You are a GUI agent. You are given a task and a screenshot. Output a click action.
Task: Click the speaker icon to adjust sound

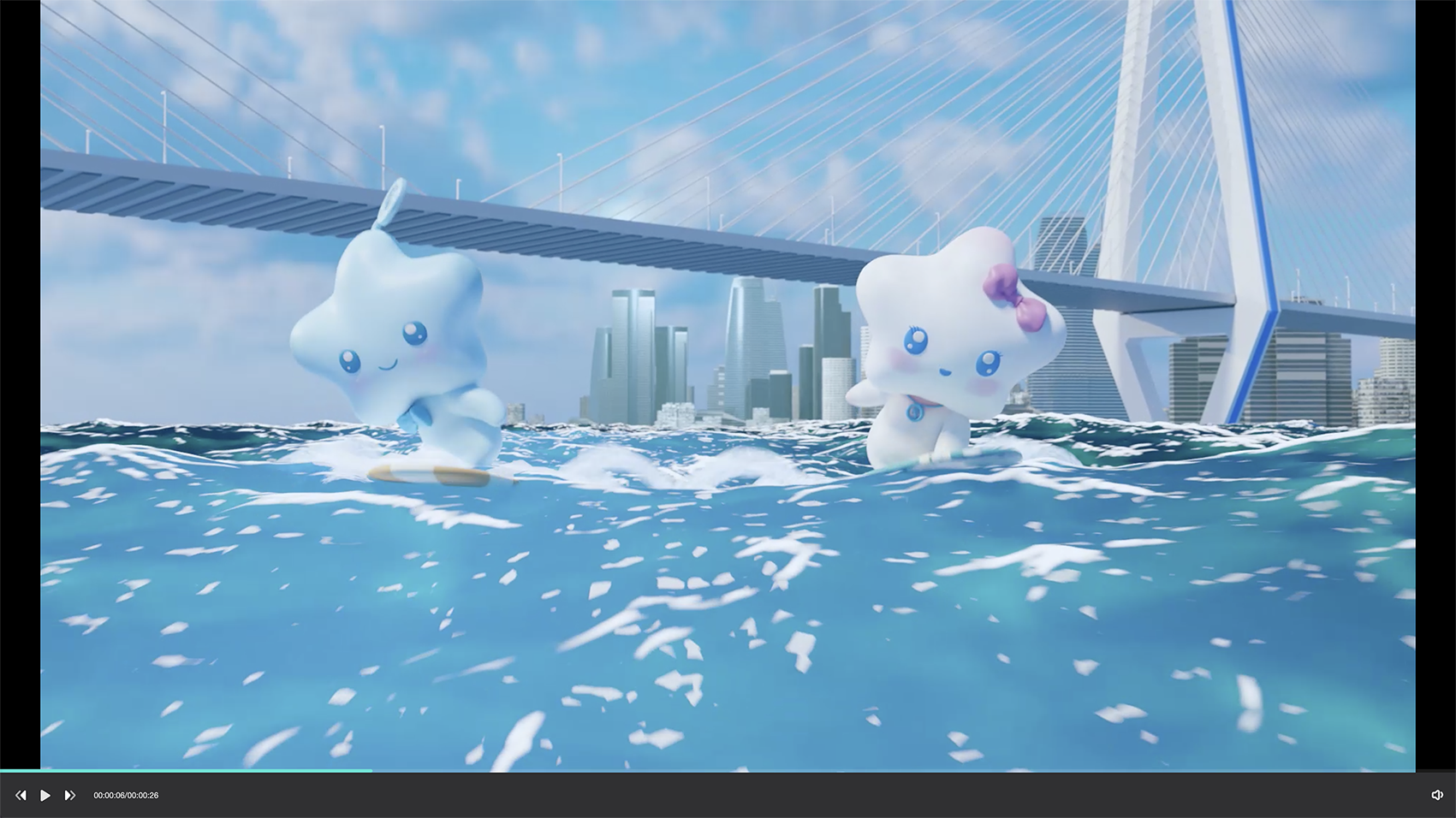pos(1437,795)
